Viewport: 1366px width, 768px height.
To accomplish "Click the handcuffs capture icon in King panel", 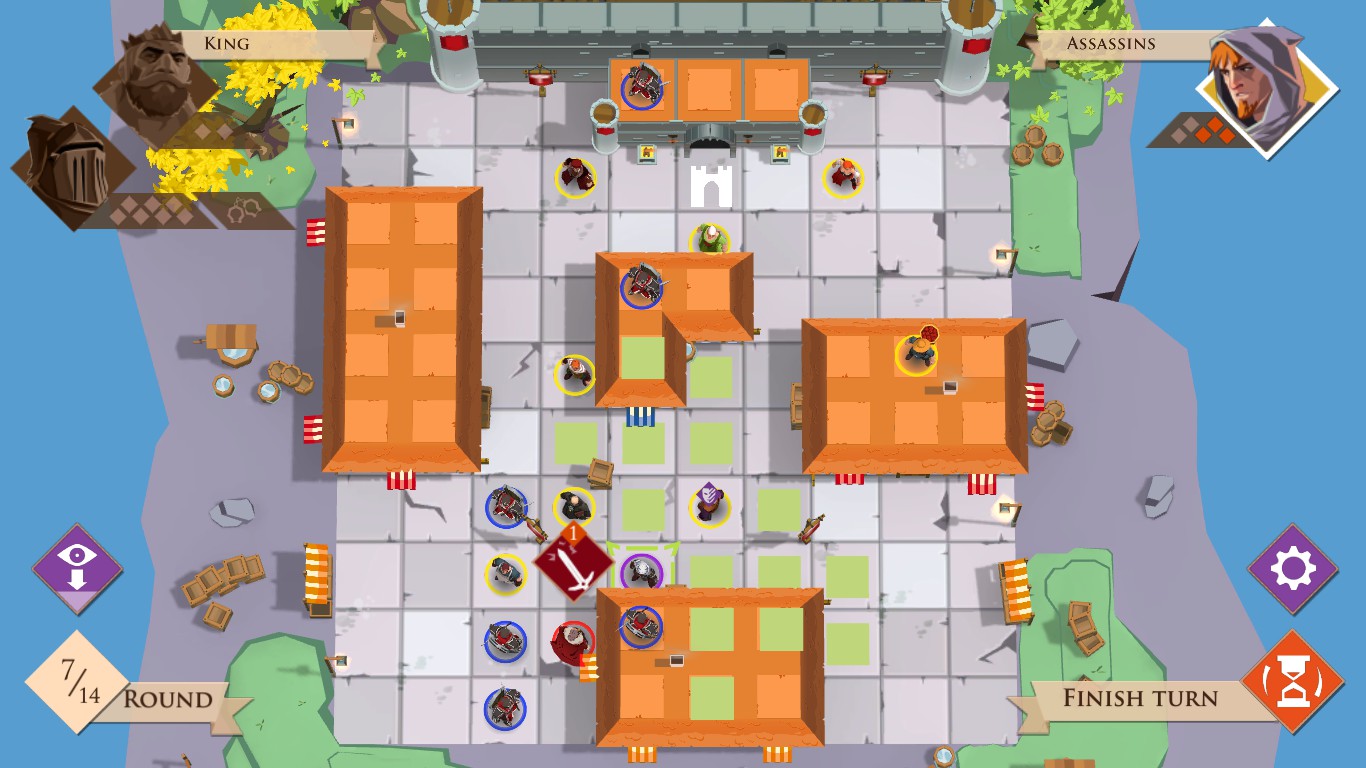I will pos(241,207).
